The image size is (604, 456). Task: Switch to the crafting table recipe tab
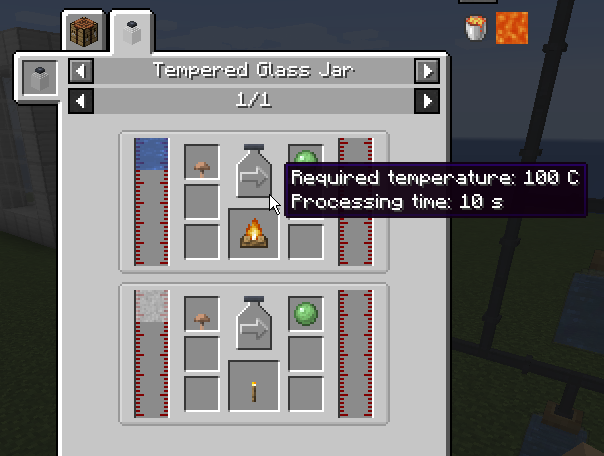[x=84, y=32]
